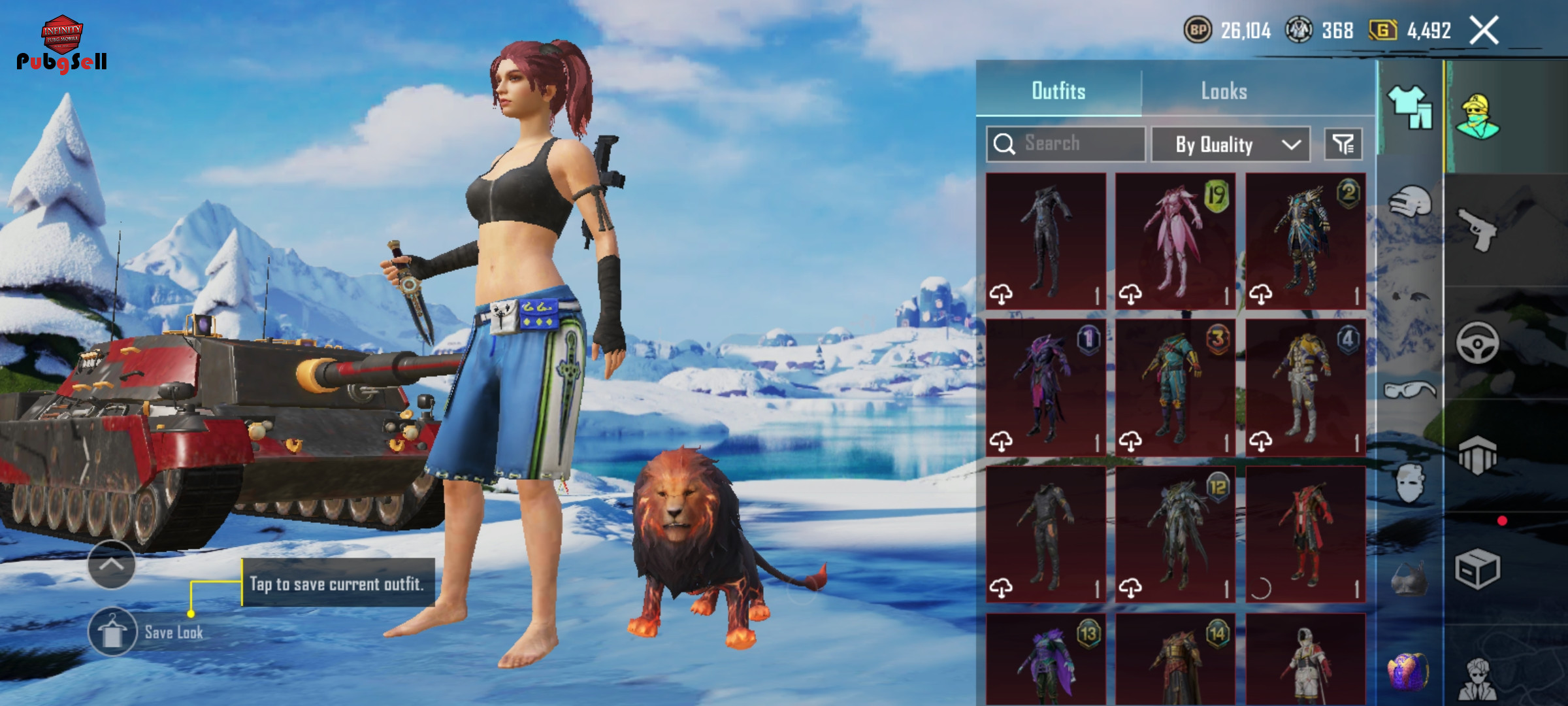The width and height of the screenshot is (1568, 706).
Task: Choose the blue gold outfit numbered 2
Action: click(1305, 241)
